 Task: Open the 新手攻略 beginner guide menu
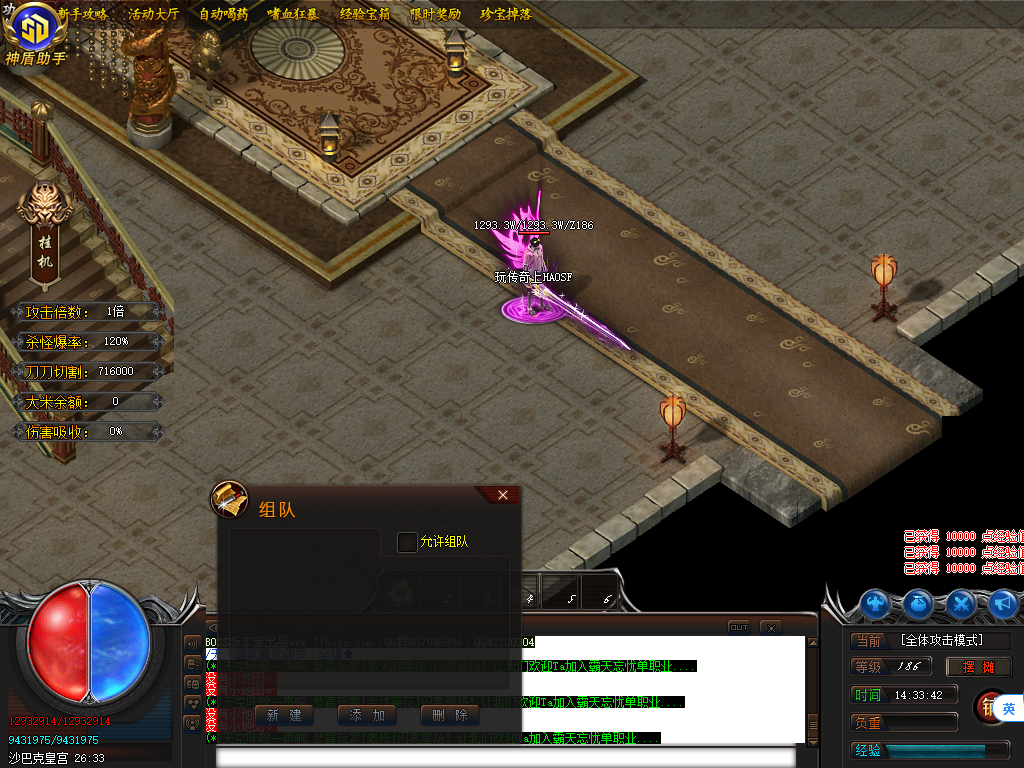pyautogui.click(x=82, y=15)
